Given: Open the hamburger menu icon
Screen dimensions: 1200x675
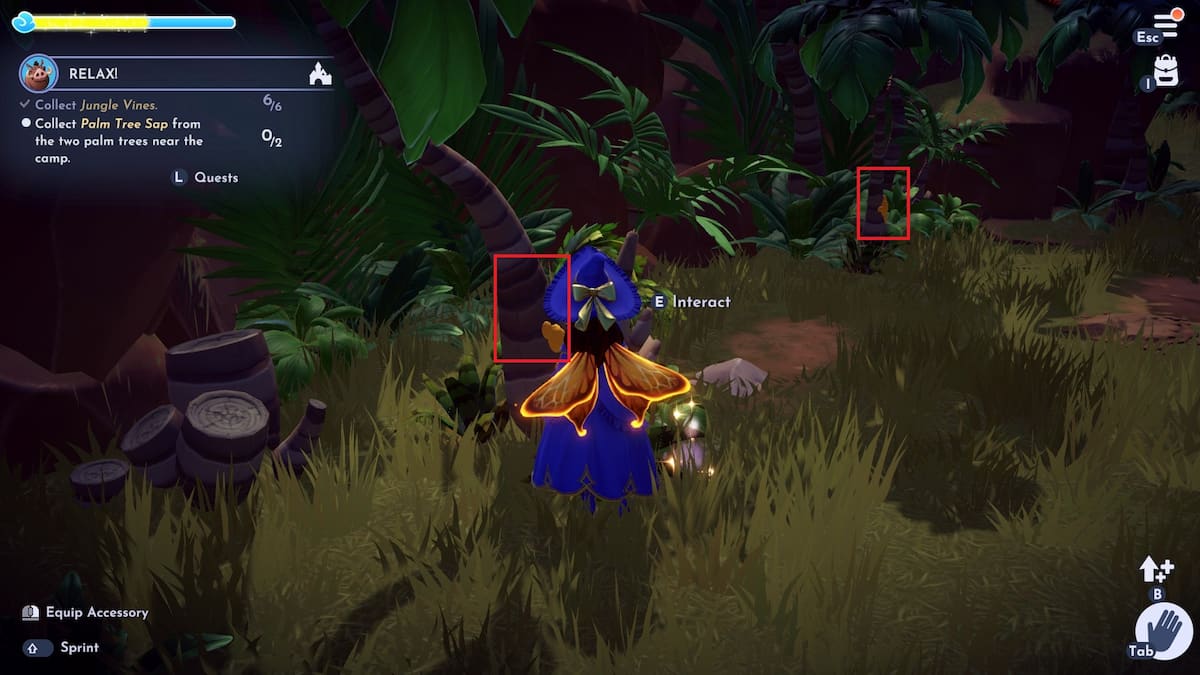Looking at the screenshot, I should tap(1166, 24).
